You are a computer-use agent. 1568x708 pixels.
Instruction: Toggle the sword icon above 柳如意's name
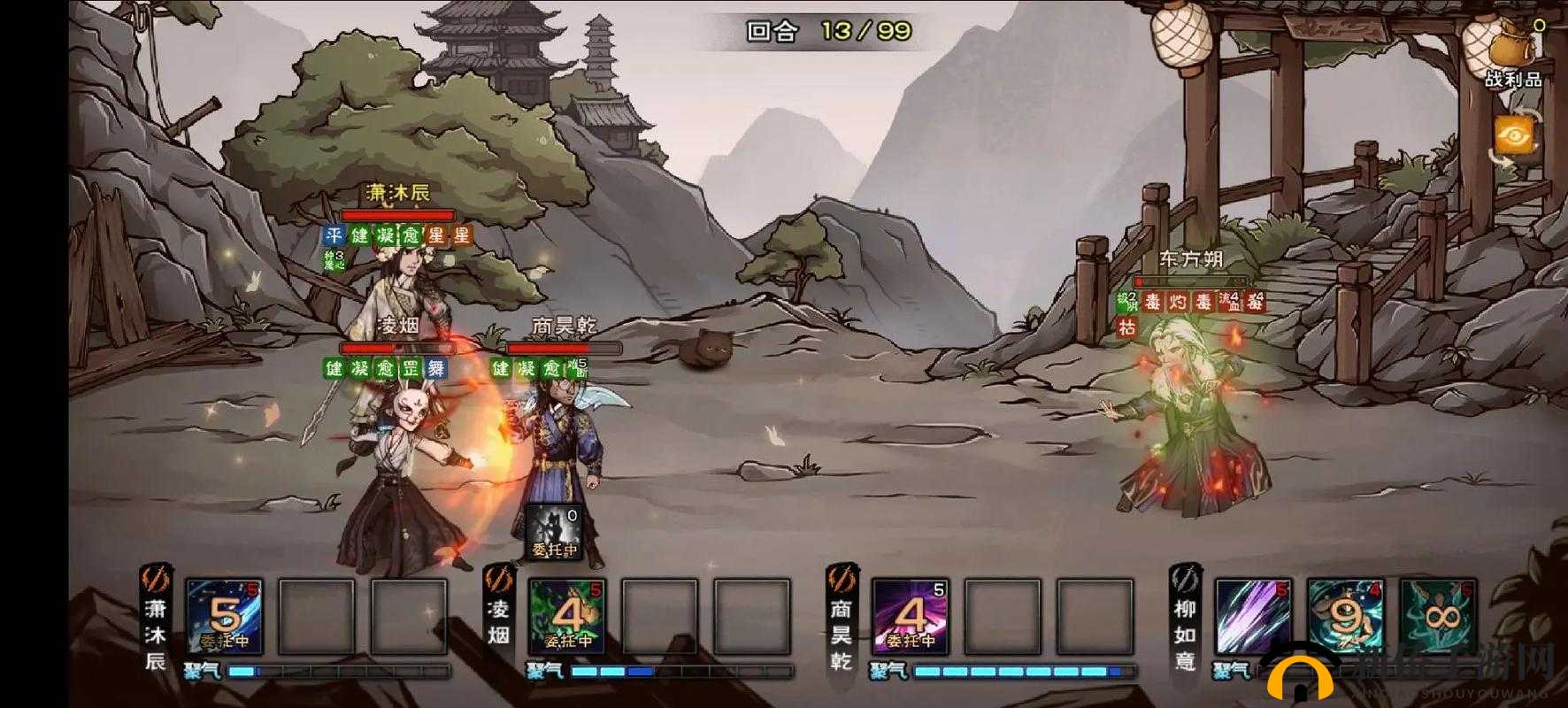pyautogui.click(x=1185, y=580)
